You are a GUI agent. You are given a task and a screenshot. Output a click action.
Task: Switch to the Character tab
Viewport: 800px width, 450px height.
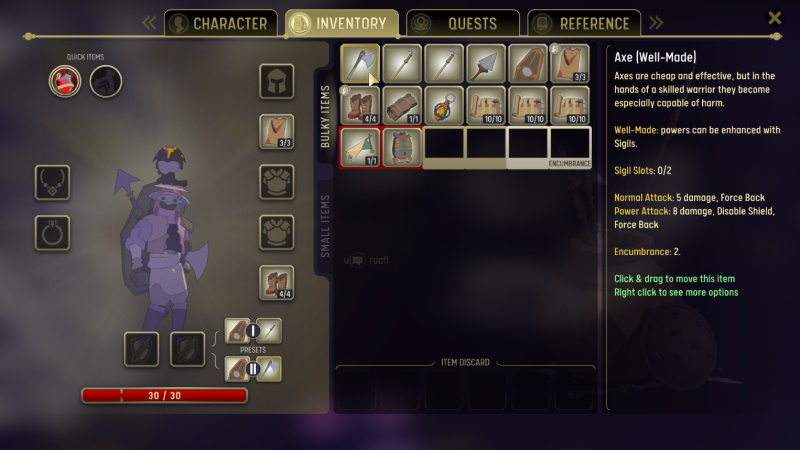coord(218,23)
